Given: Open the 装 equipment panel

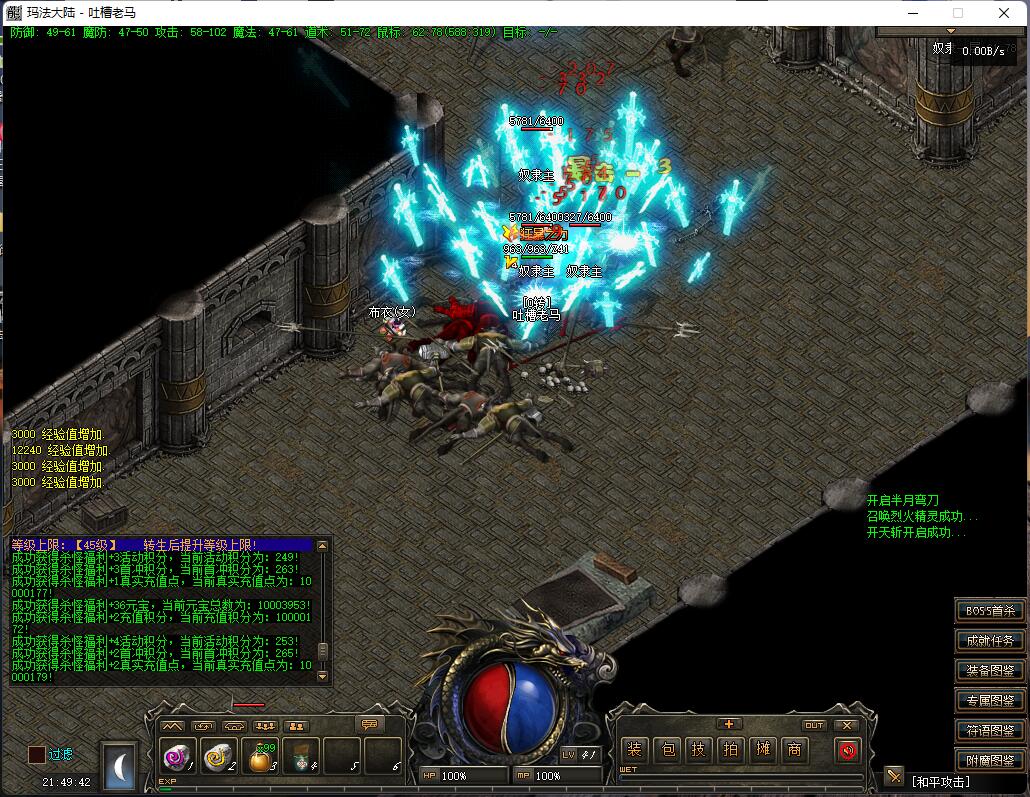Looking at the screenshot, I should click(x=633, y=750).
